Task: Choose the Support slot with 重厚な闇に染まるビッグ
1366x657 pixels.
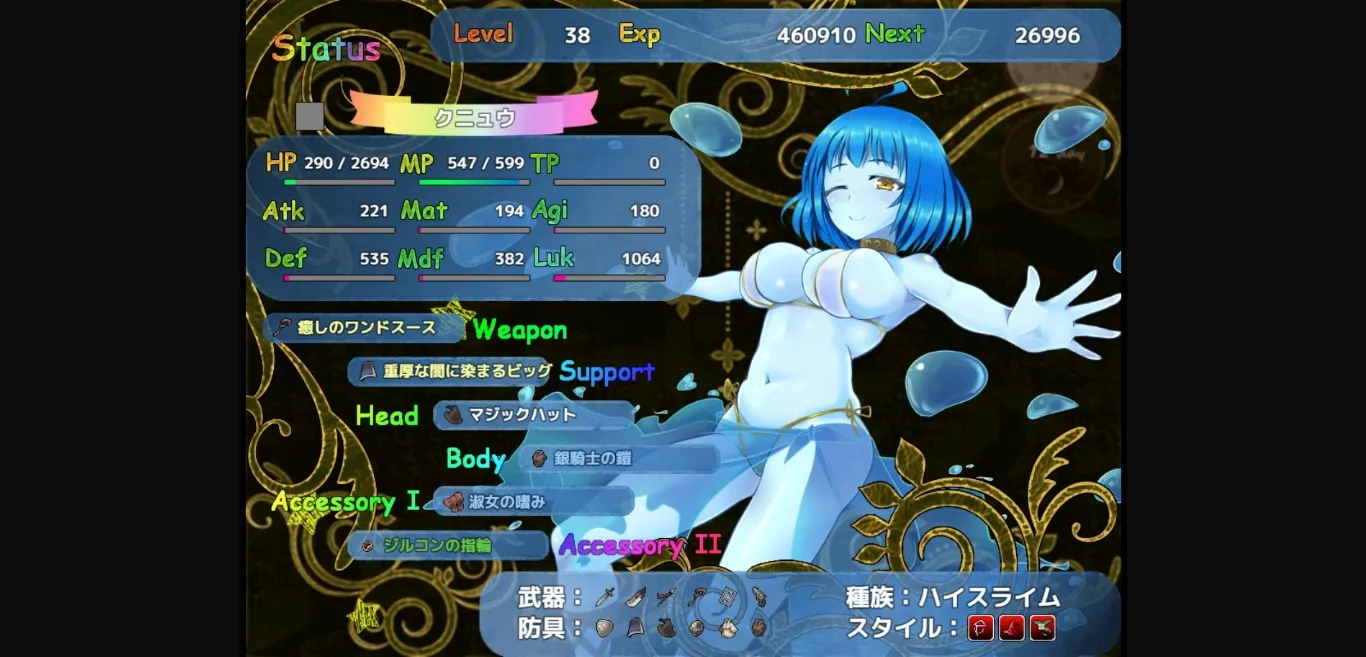Action: click(x=455, y=371)
